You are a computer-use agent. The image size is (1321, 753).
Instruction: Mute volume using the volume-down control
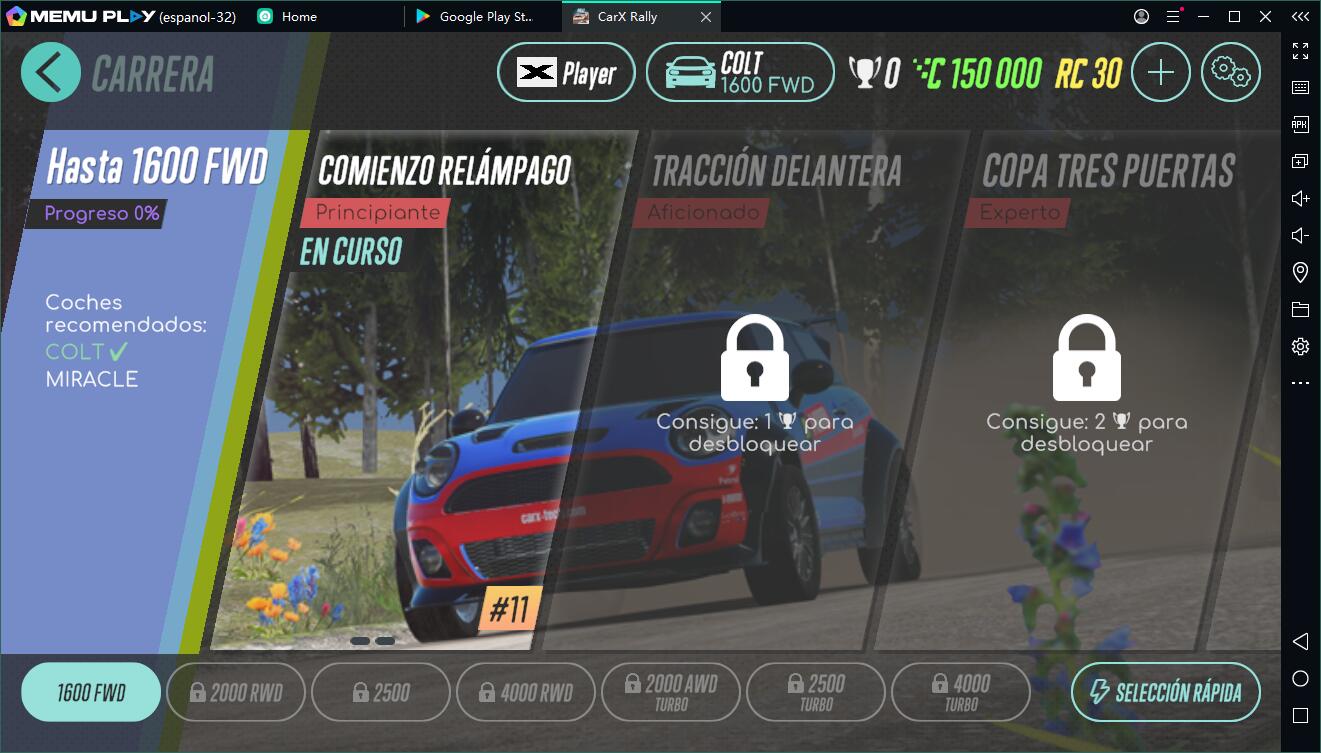click(x=1299, y=234)
